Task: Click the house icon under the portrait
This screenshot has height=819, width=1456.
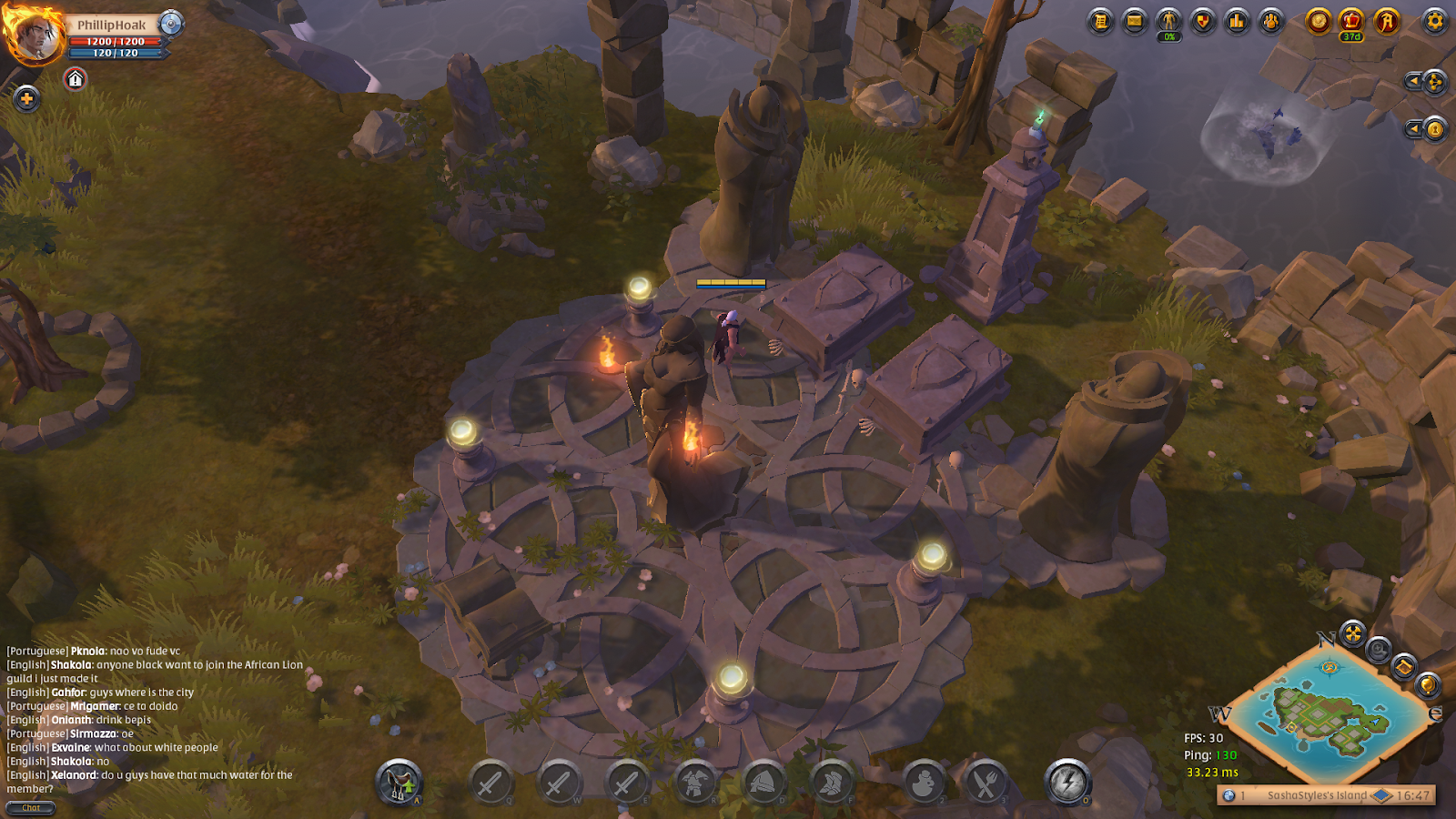Action: click(76, 80)
